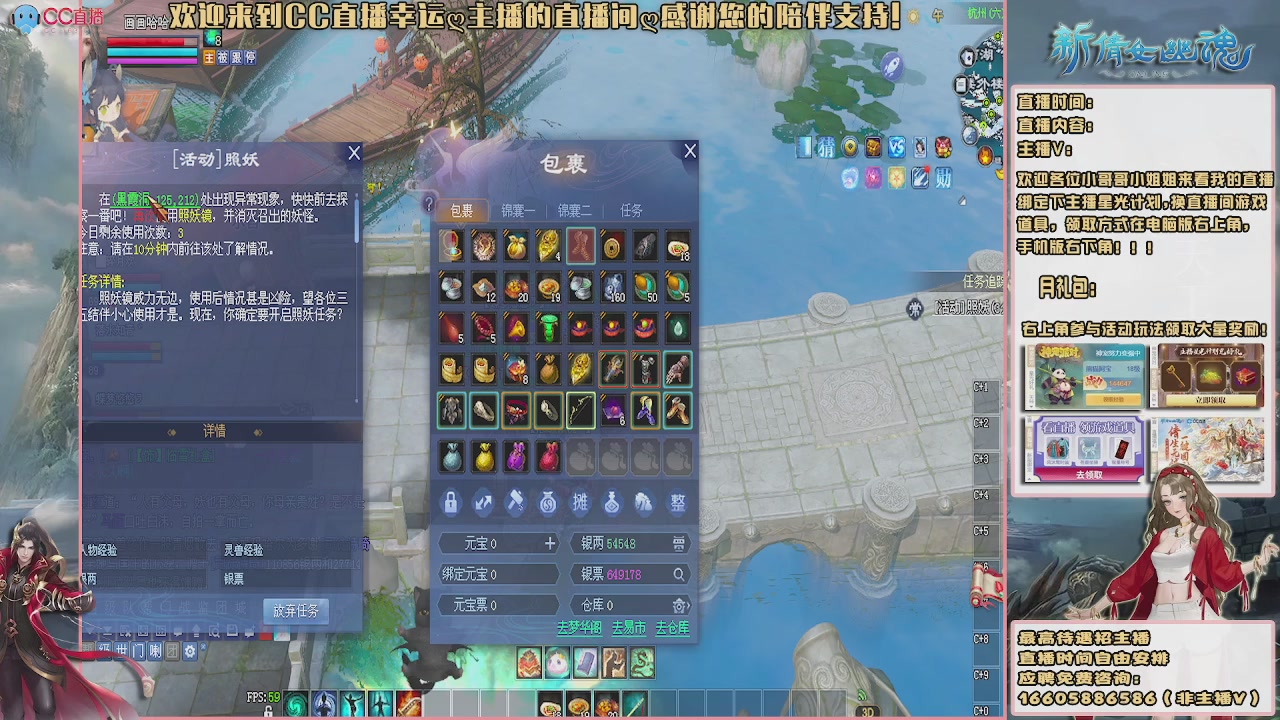The width and height of the screenshot is (1280, 720).
Task: Click the 摊 stall icon in the inventory toolbar
Action: tap(580, 503)
